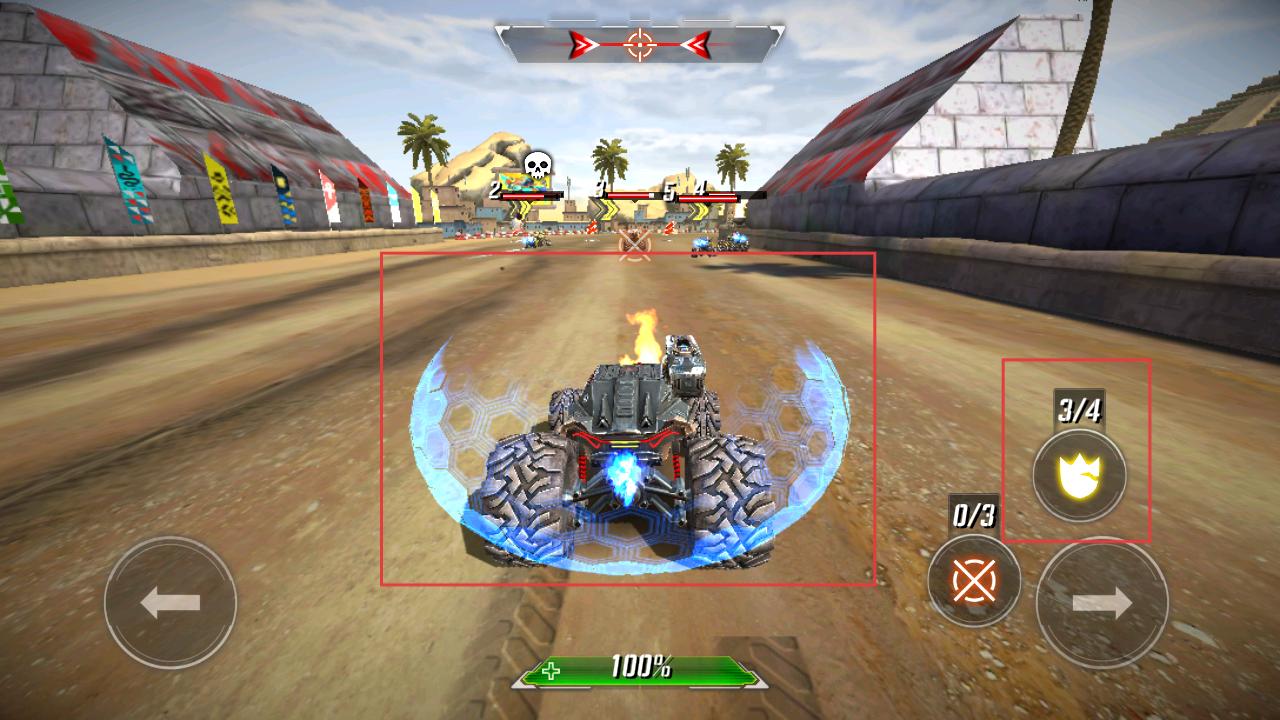Steer right with the right arrow button
Screen dimensions: 1280x720
[1102, 602]
